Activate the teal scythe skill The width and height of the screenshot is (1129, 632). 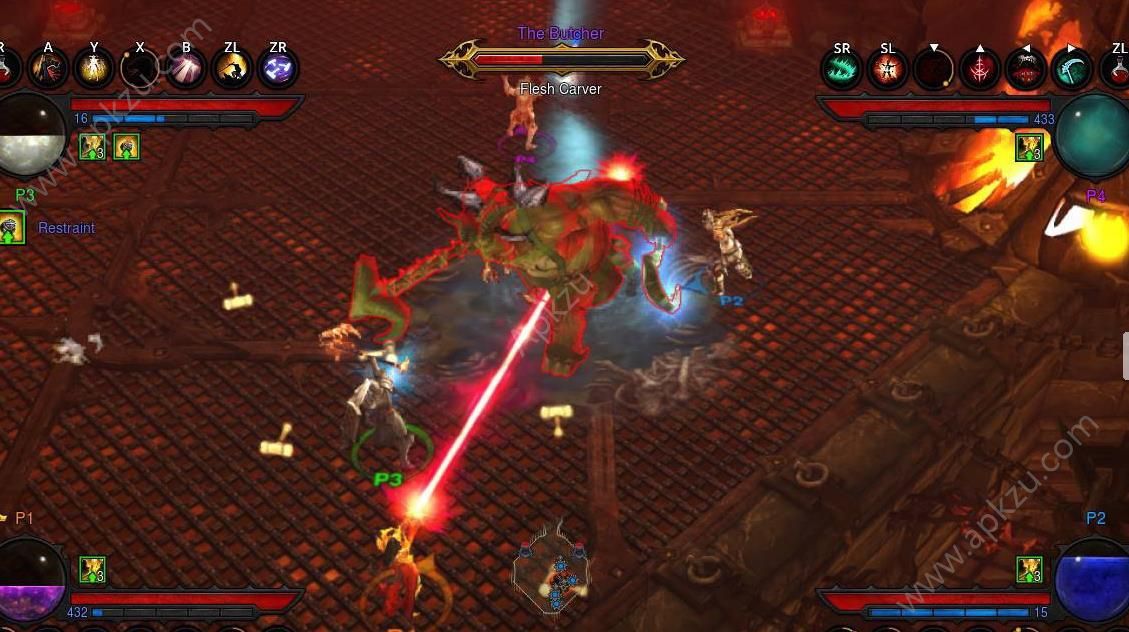click(x=1071, y=69)
